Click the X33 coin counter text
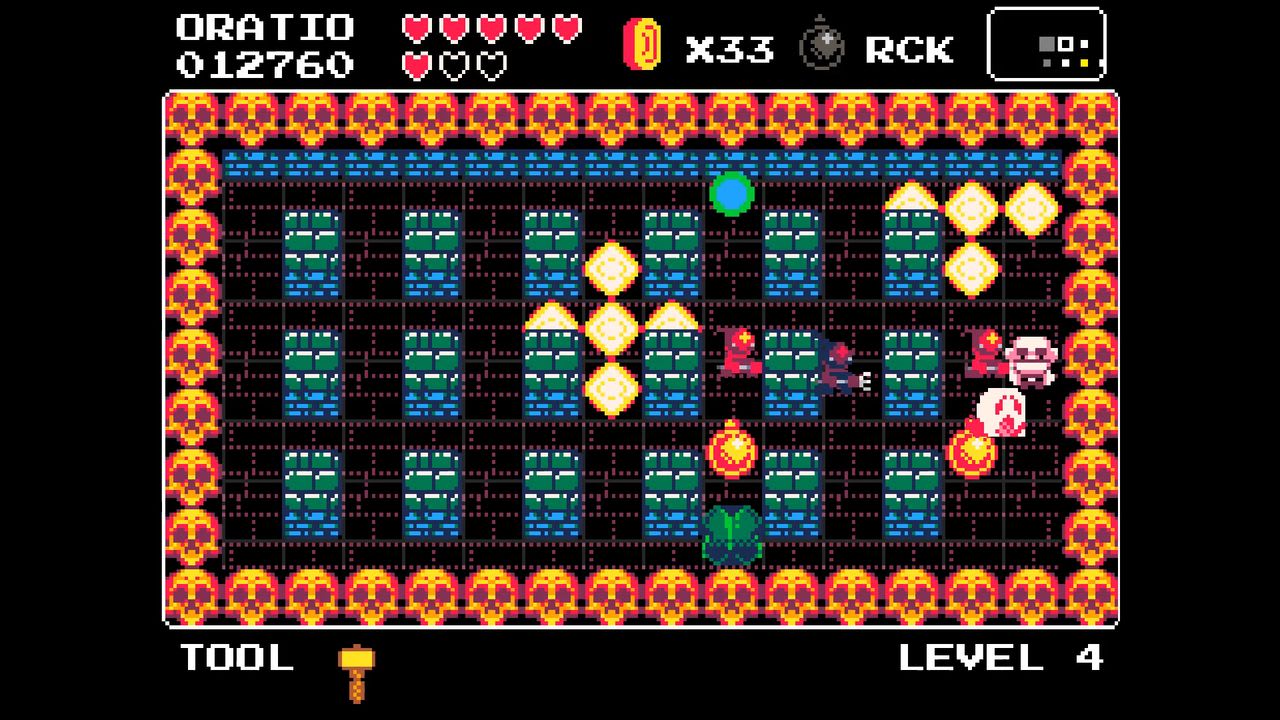The height and width of the screenshot is (720, 1280). coord(730,46)
